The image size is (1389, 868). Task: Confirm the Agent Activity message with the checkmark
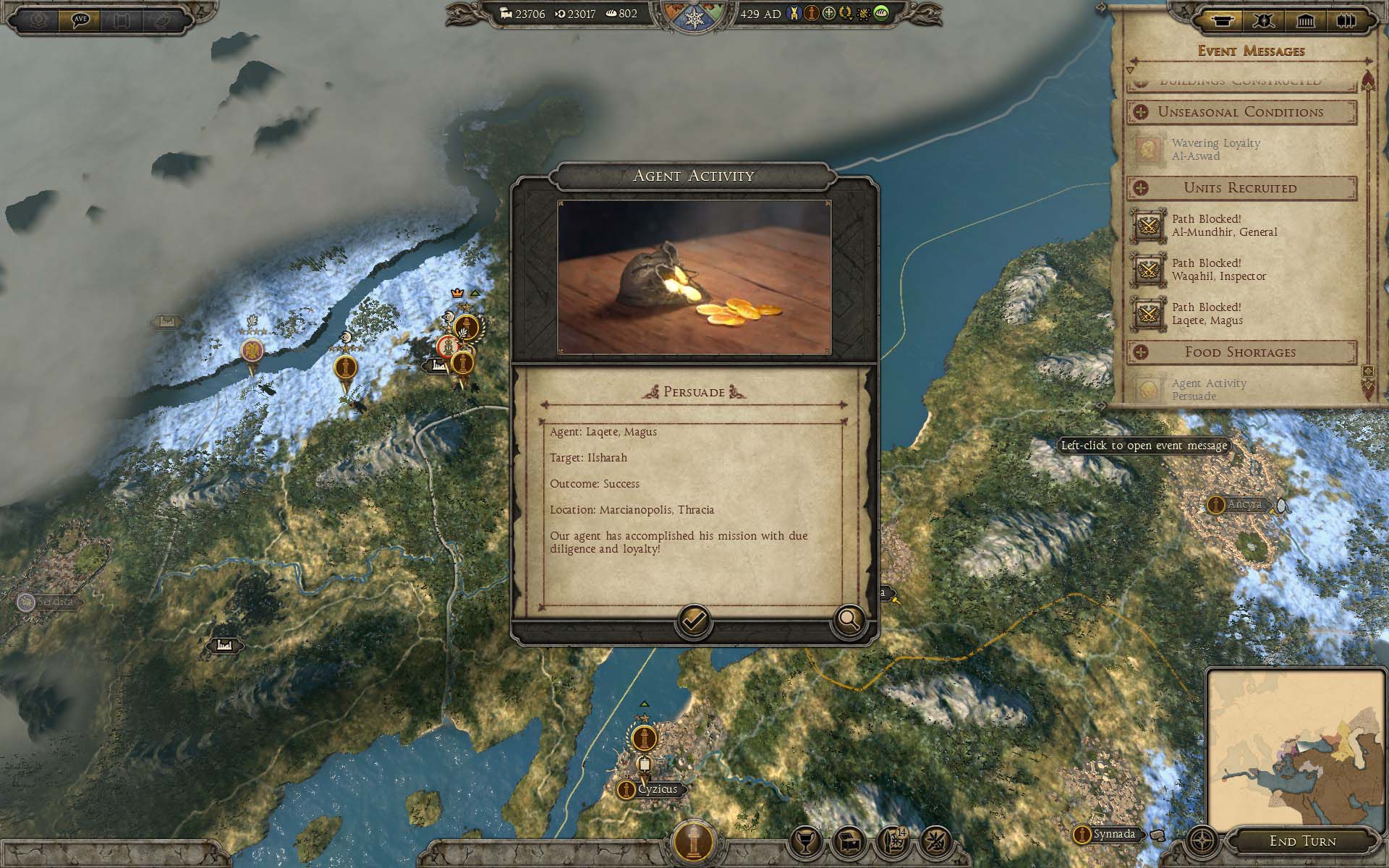point(693,621)
